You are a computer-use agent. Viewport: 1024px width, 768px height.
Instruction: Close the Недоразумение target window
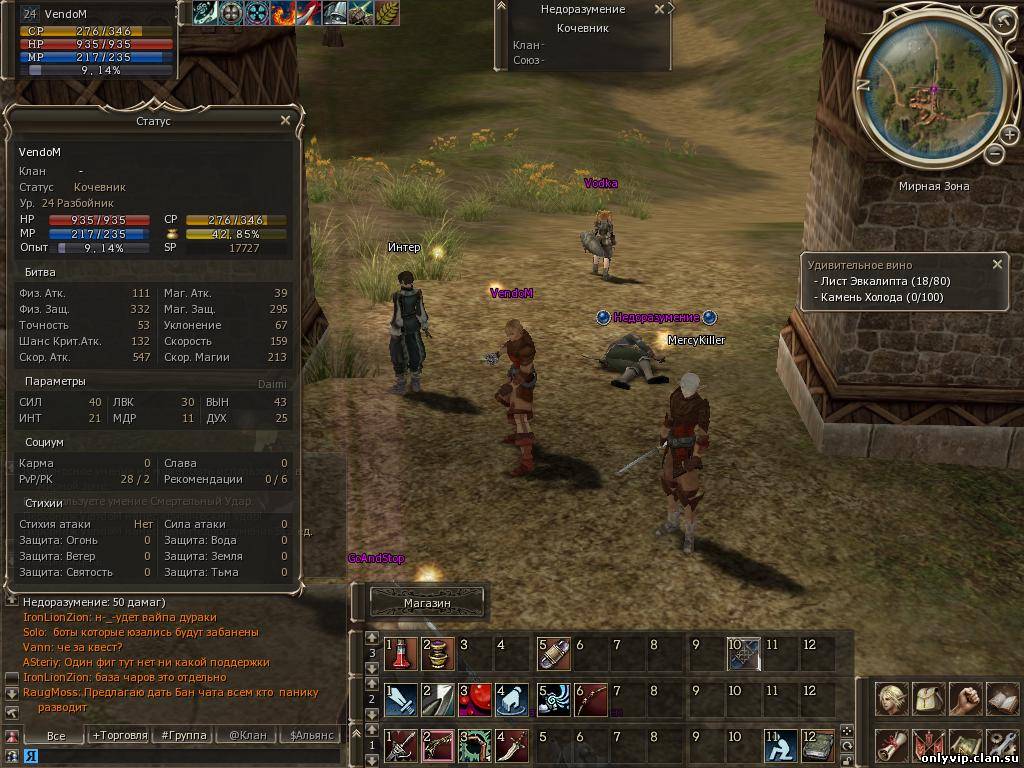click(x=659, y=9)
